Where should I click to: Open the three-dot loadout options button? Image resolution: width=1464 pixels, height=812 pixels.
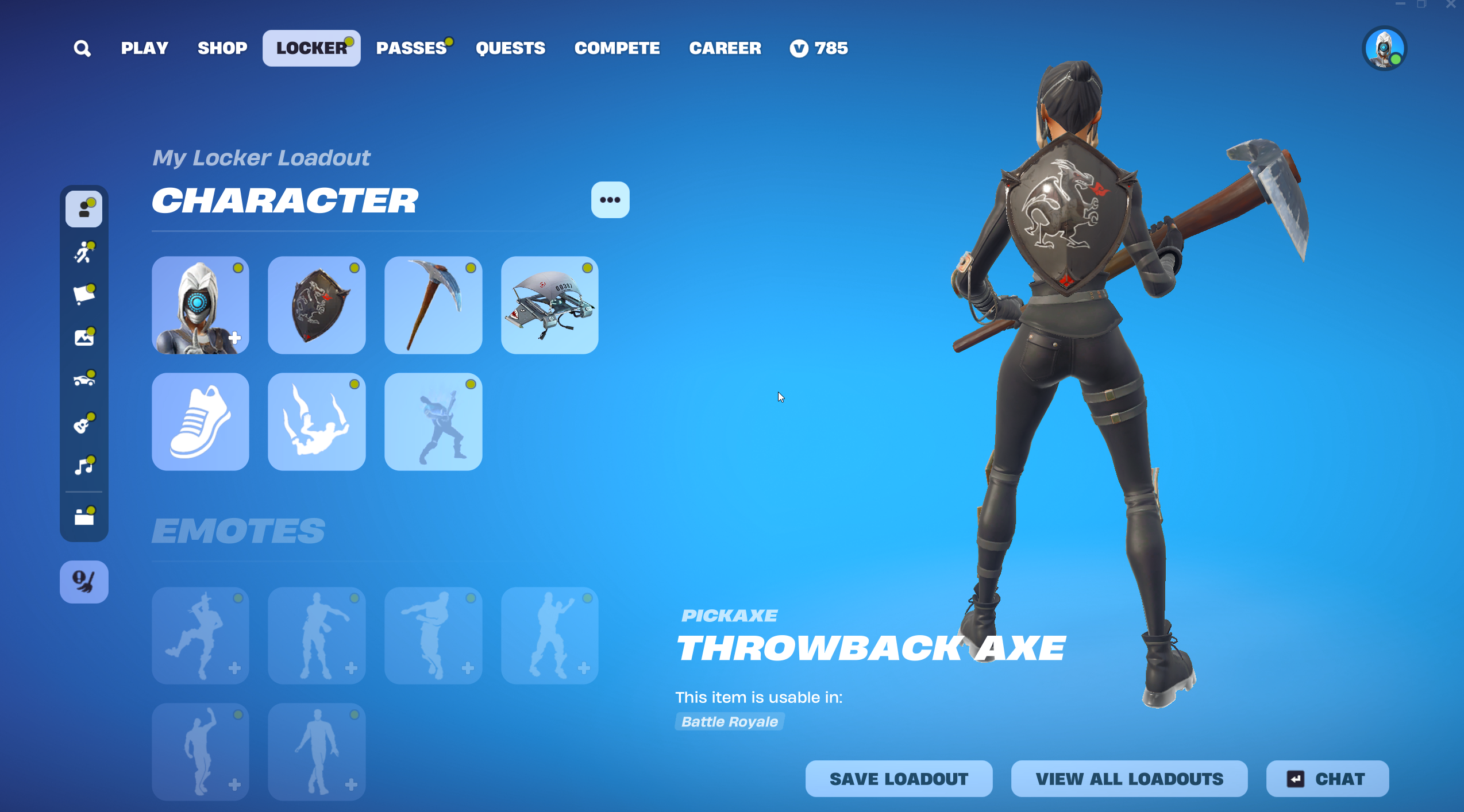tap(610, 200)
